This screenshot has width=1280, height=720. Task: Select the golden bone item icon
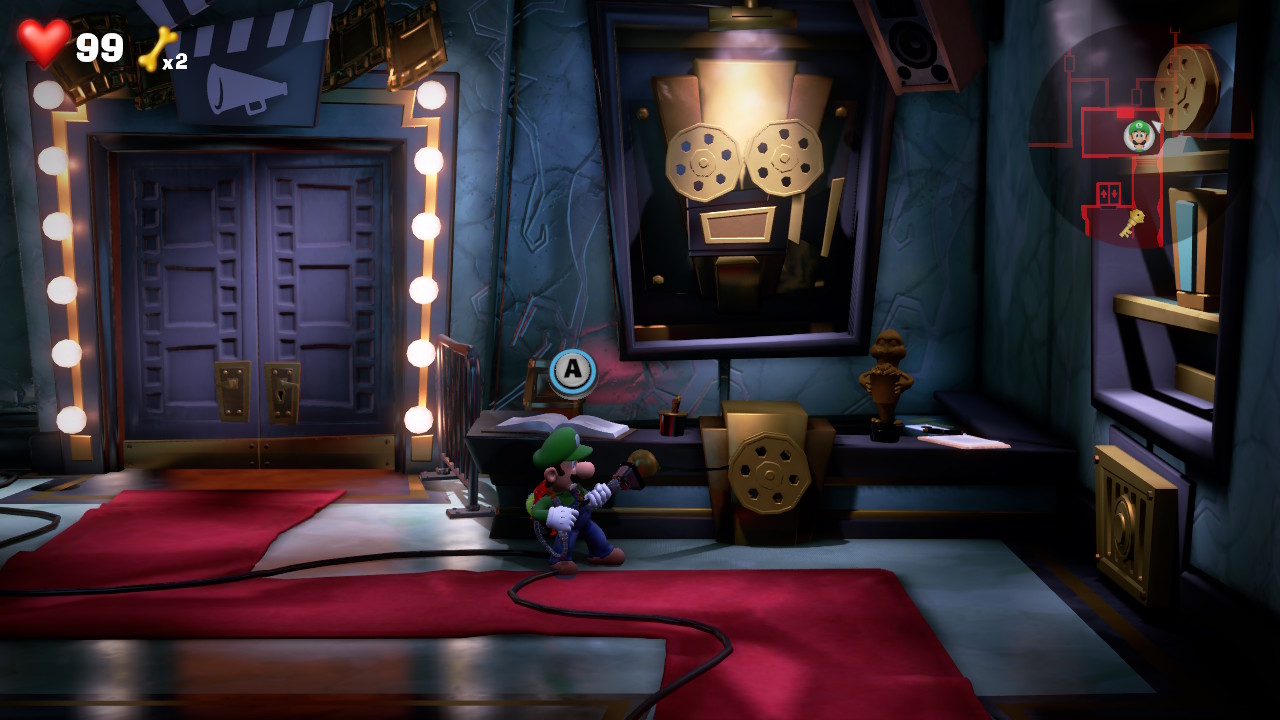(x=156, y=48)
